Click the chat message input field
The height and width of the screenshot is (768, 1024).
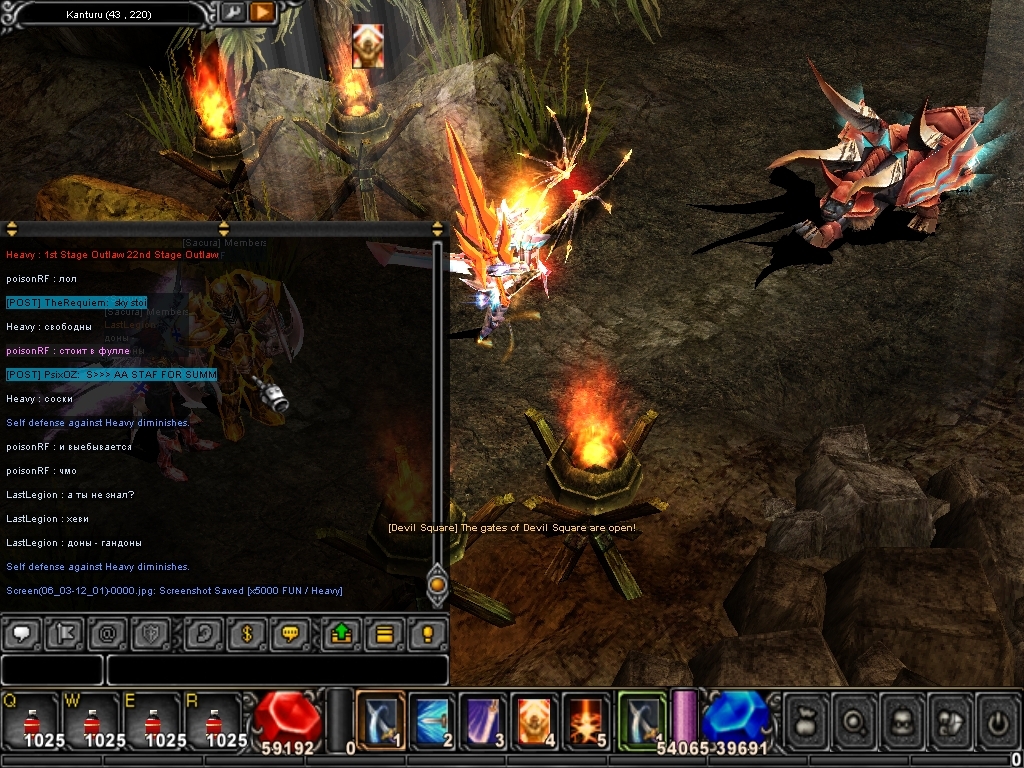pos(276,670)
